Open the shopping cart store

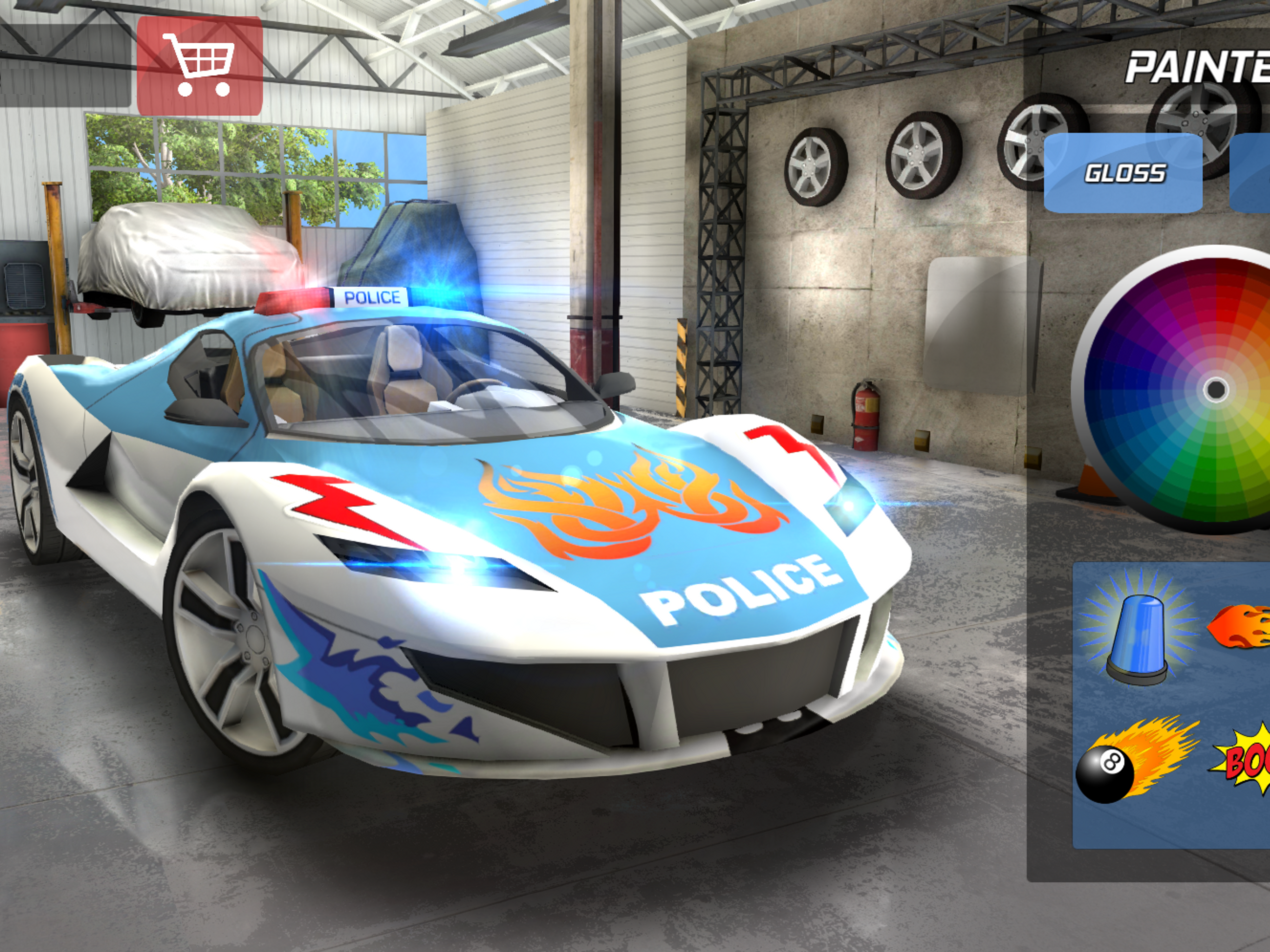tap(199, 66)
